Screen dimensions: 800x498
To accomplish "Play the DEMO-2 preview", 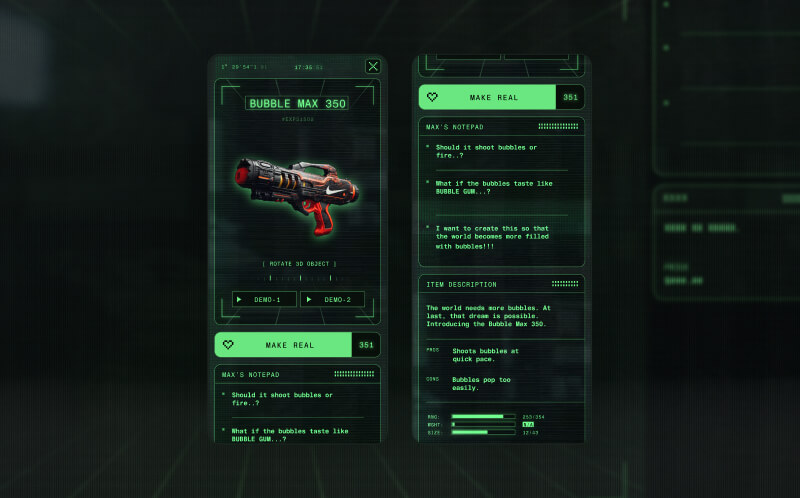I will (332, 299).
